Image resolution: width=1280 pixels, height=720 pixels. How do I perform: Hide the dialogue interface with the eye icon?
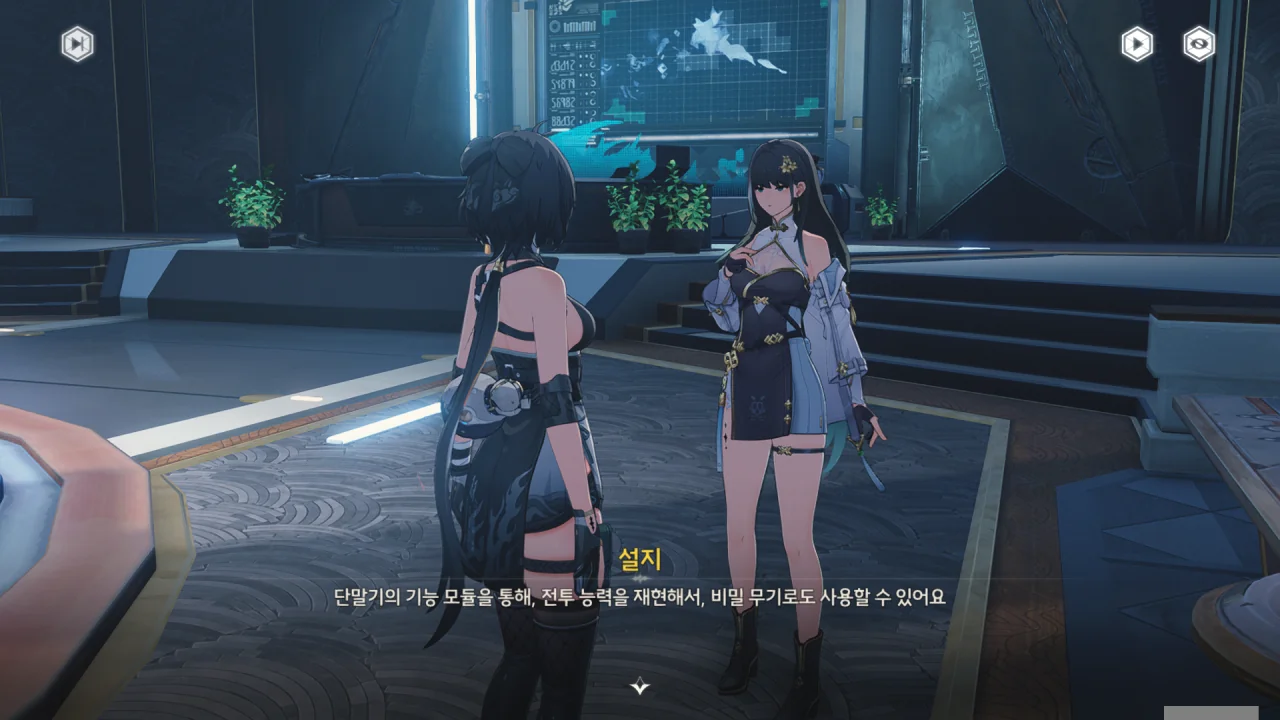(x=1198, y=44)
